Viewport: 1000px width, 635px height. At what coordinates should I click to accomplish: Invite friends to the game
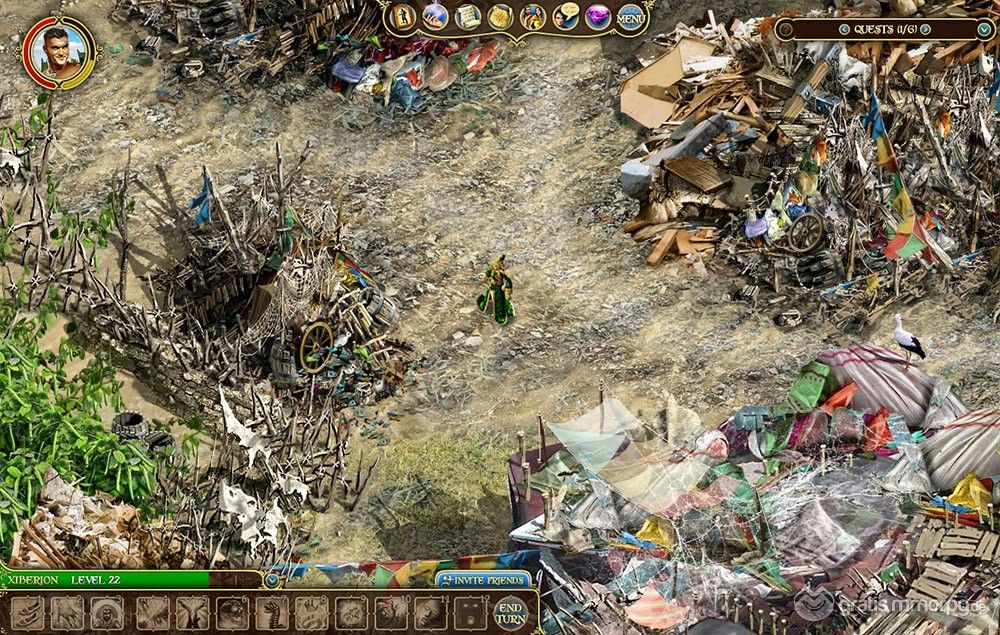click(483, 580)
